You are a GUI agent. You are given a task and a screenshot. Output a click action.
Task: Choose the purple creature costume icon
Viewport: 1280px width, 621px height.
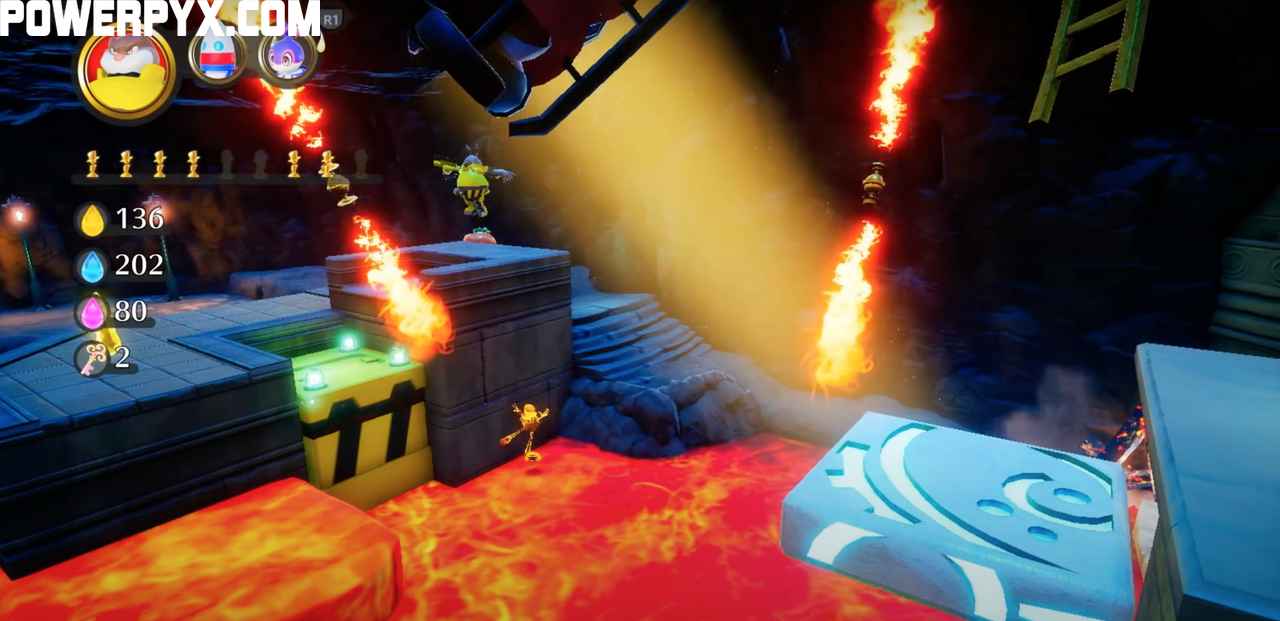click(288, 55)
